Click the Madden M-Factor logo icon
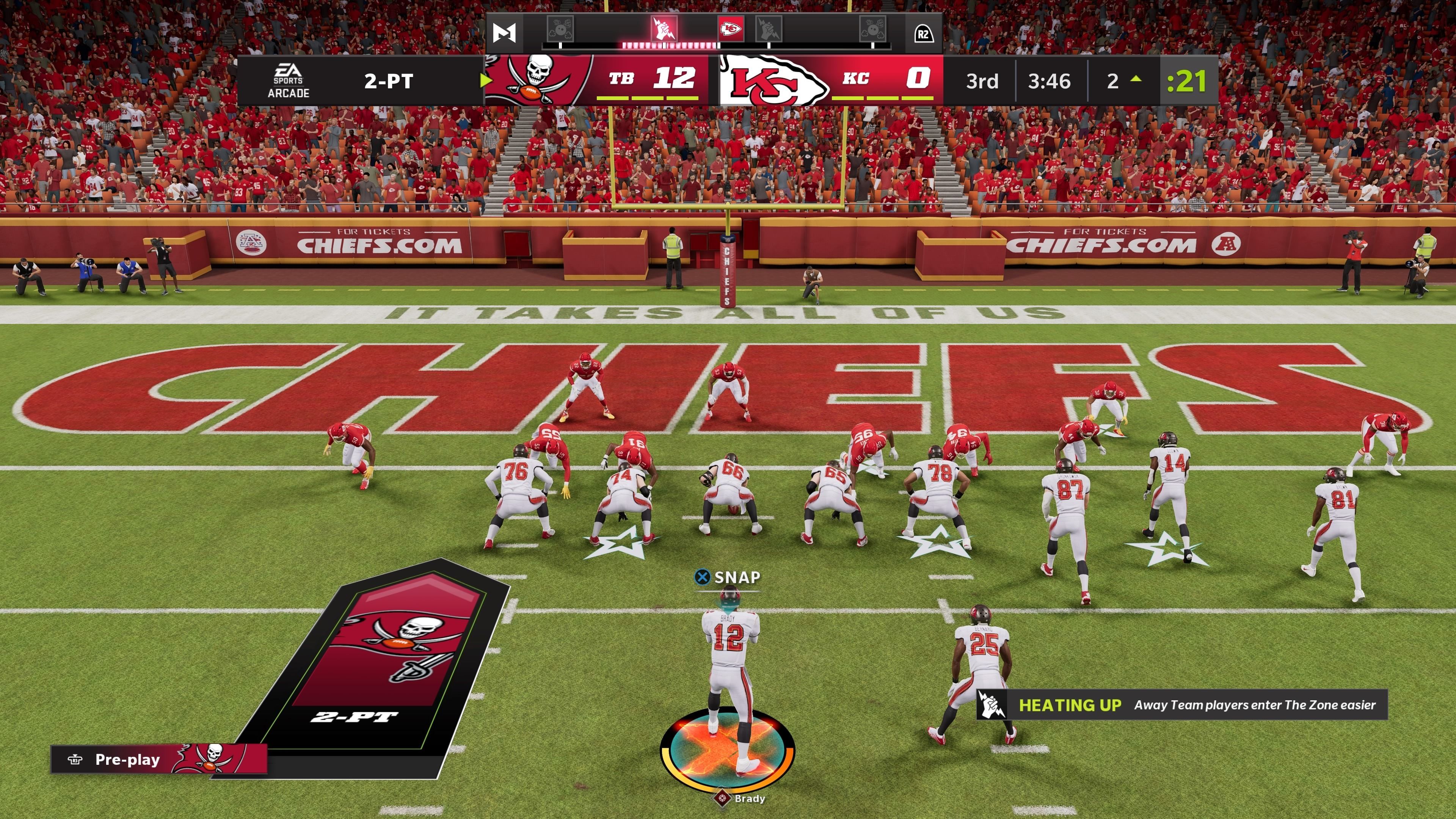This screenshot has height=819, width=1456. coord(504,33)
